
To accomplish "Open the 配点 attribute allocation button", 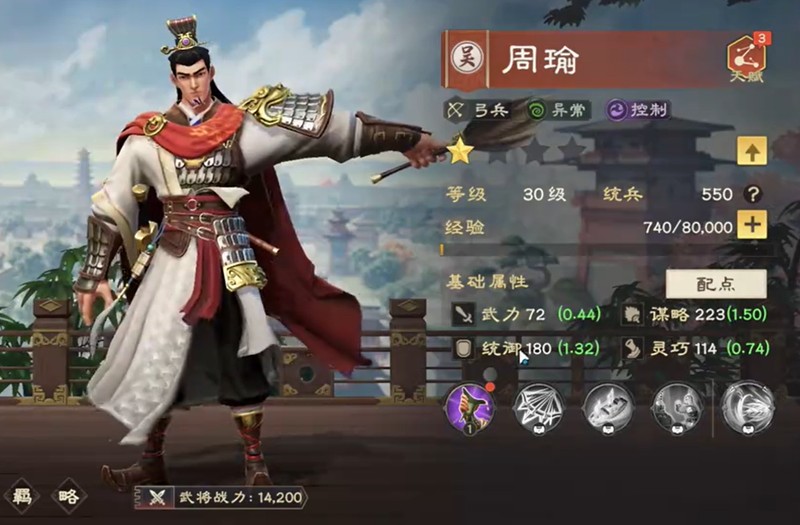I will (x=716, y=284).
